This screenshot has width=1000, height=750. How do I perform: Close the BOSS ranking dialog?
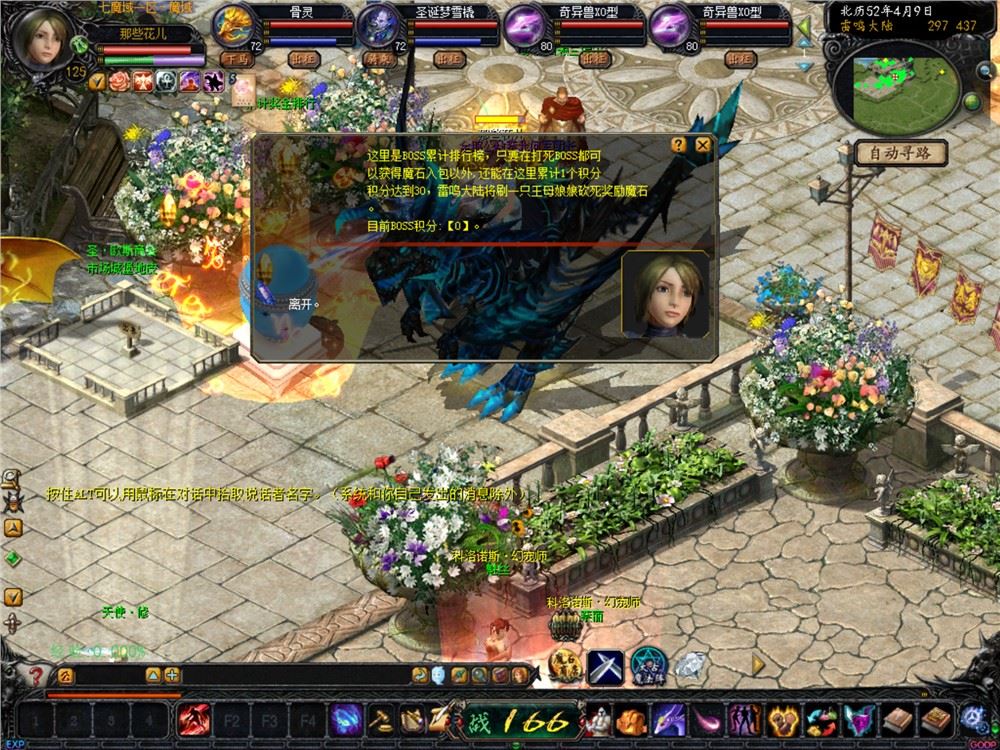pos(703,145)
